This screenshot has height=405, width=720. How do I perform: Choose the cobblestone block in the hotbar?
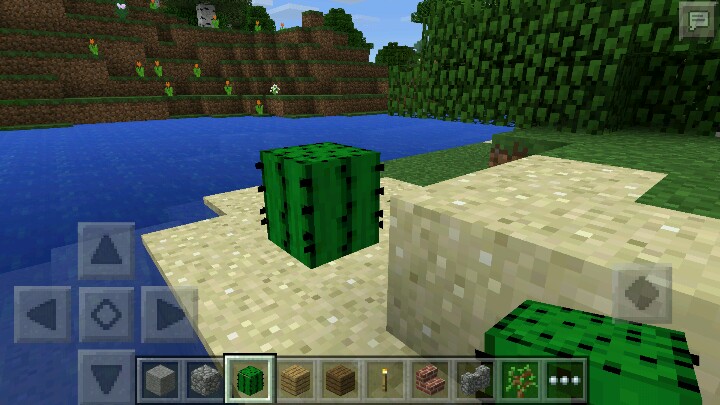coord(204,380)
